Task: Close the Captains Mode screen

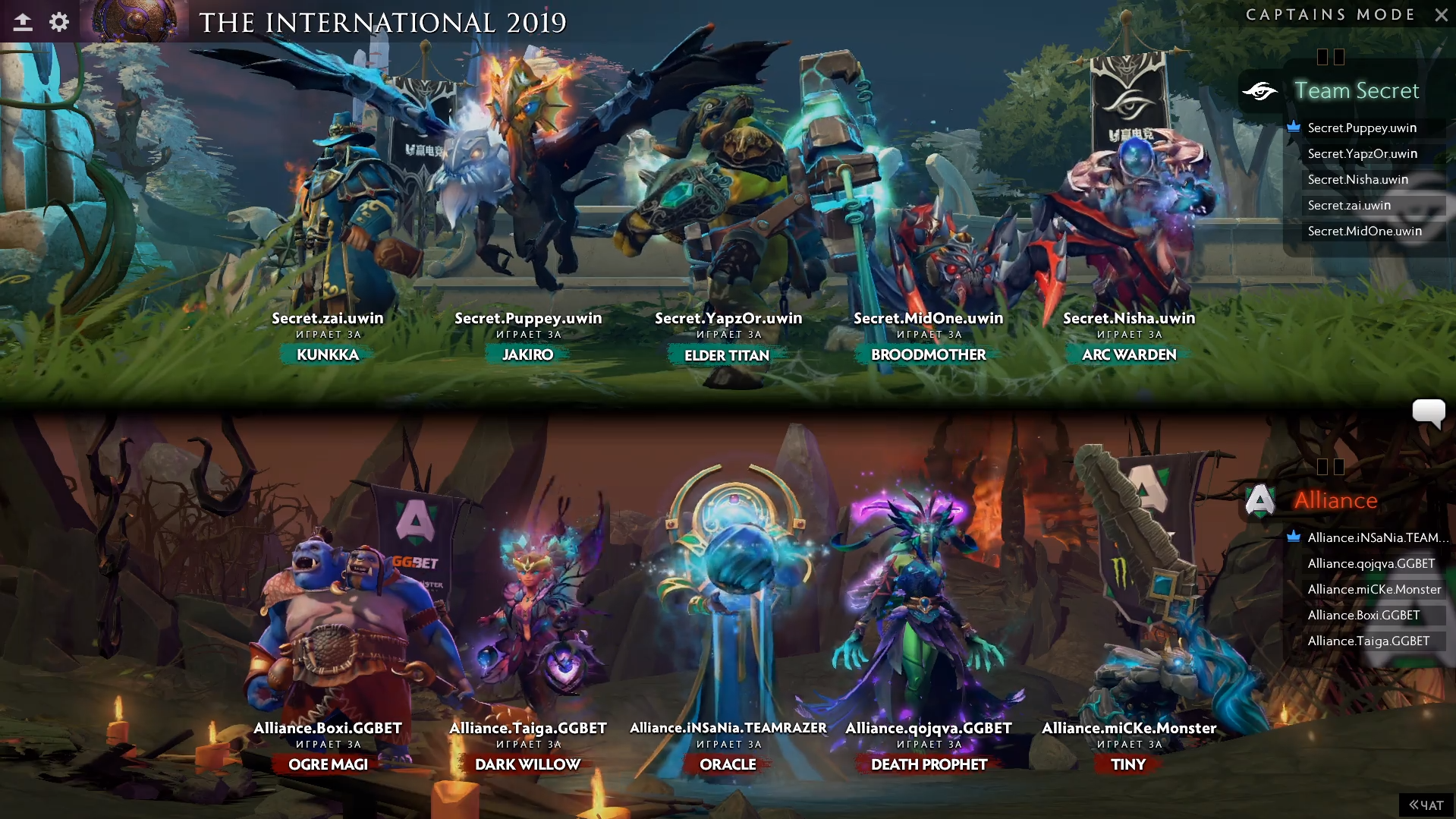Action: tap(1441, 14)
